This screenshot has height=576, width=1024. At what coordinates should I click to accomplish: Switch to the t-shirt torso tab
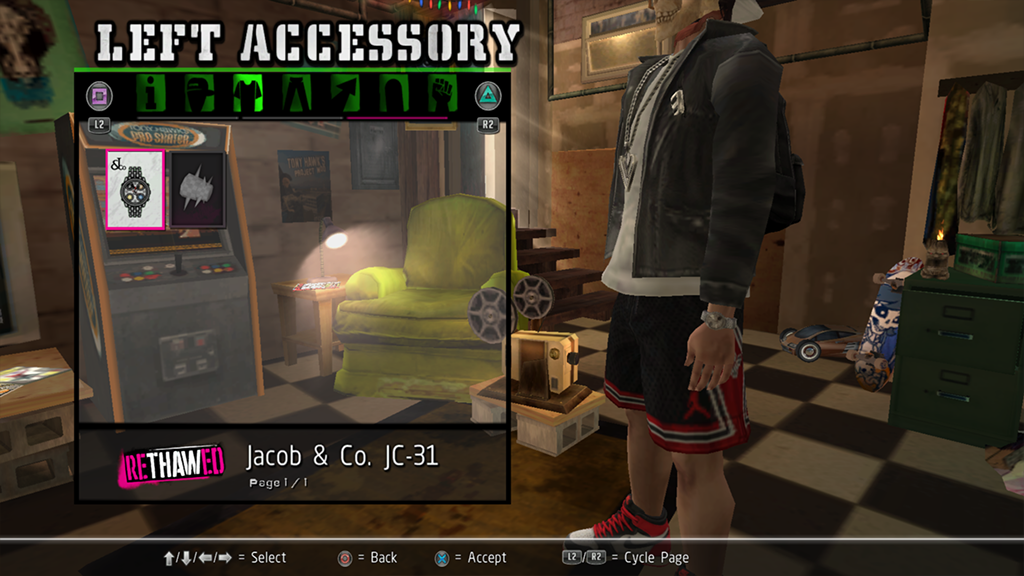pos(247,94)
